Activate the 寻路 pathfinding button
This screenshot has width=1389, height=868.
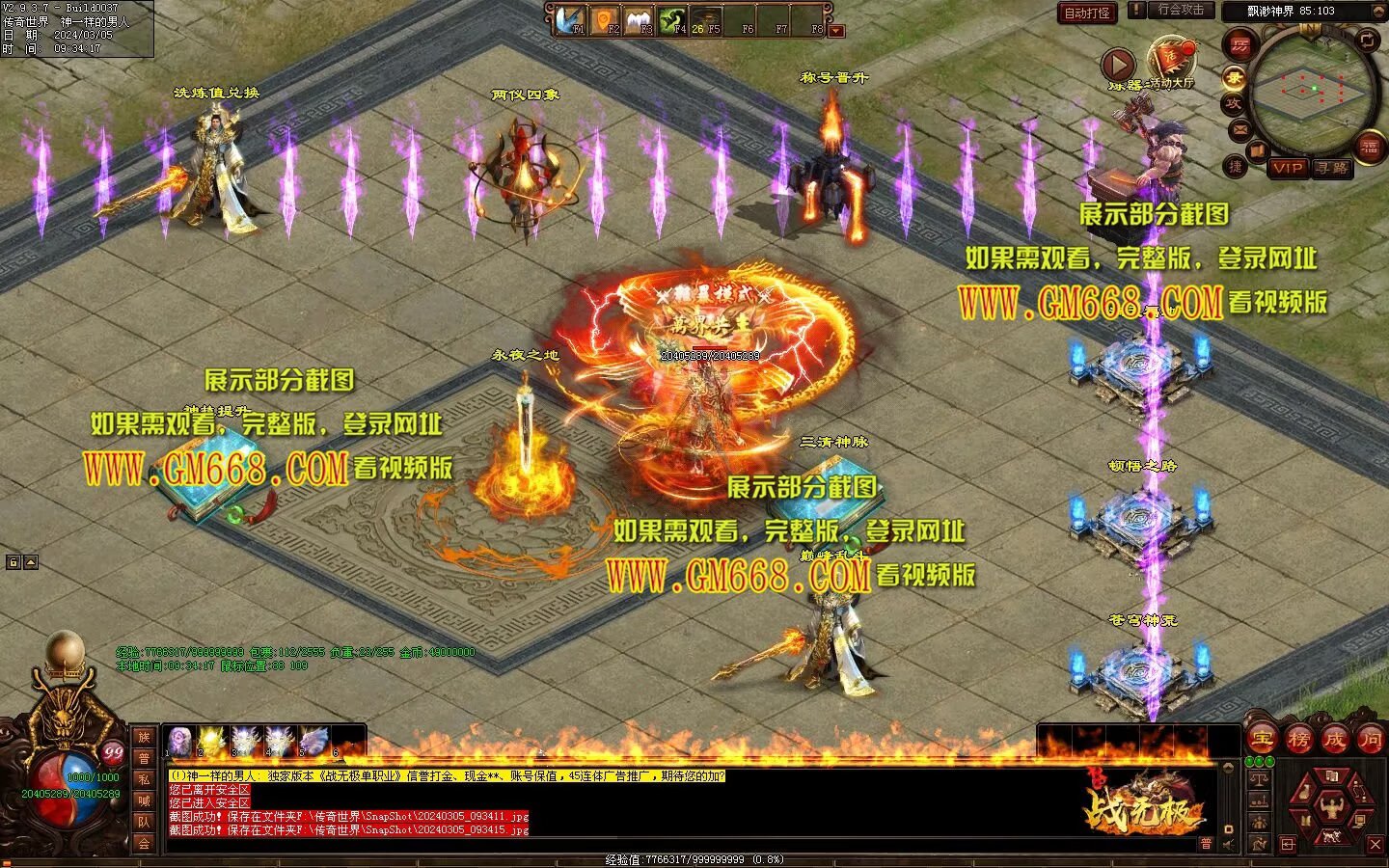[1332, 168]
